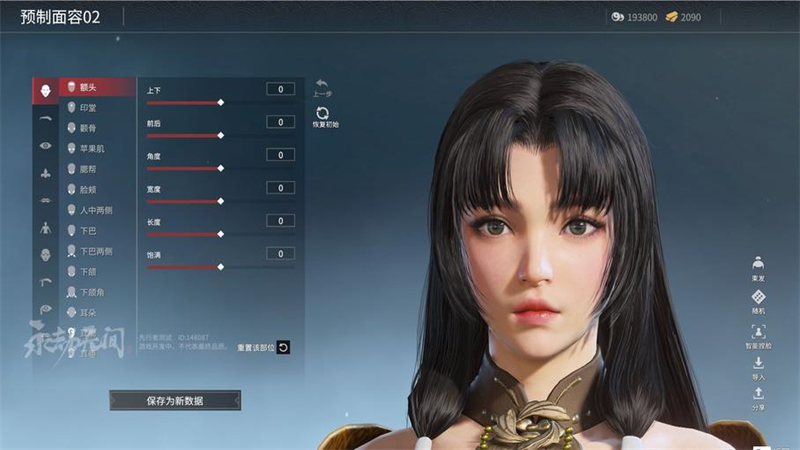This screenshot has height=450, width=800.
Task: Choose the 印堂 face part
Action: point(97,107)
